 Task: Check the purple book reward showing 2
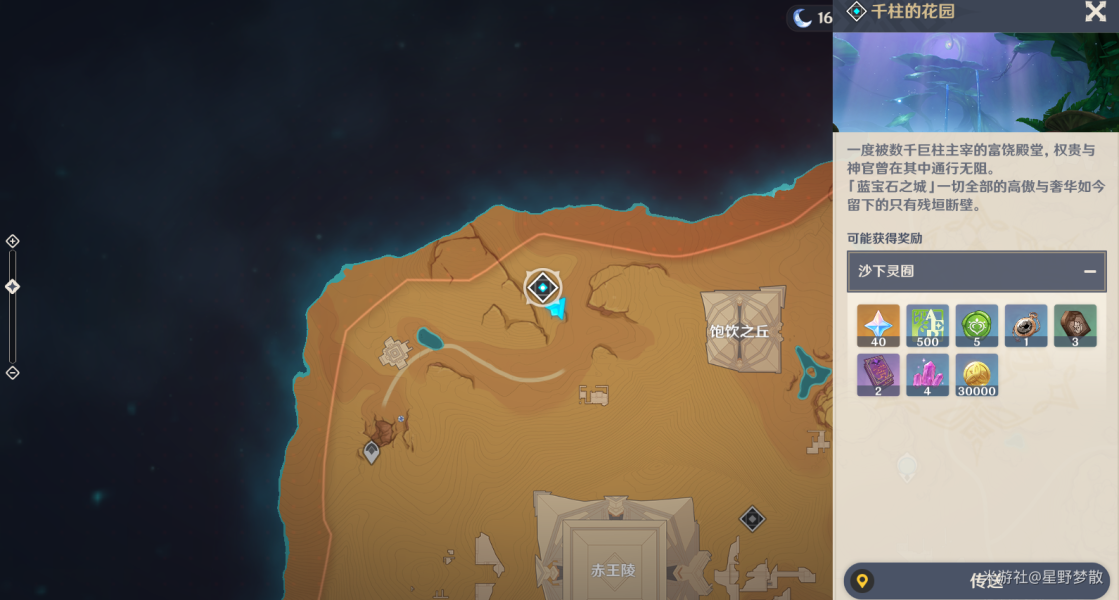click(878, 375)
